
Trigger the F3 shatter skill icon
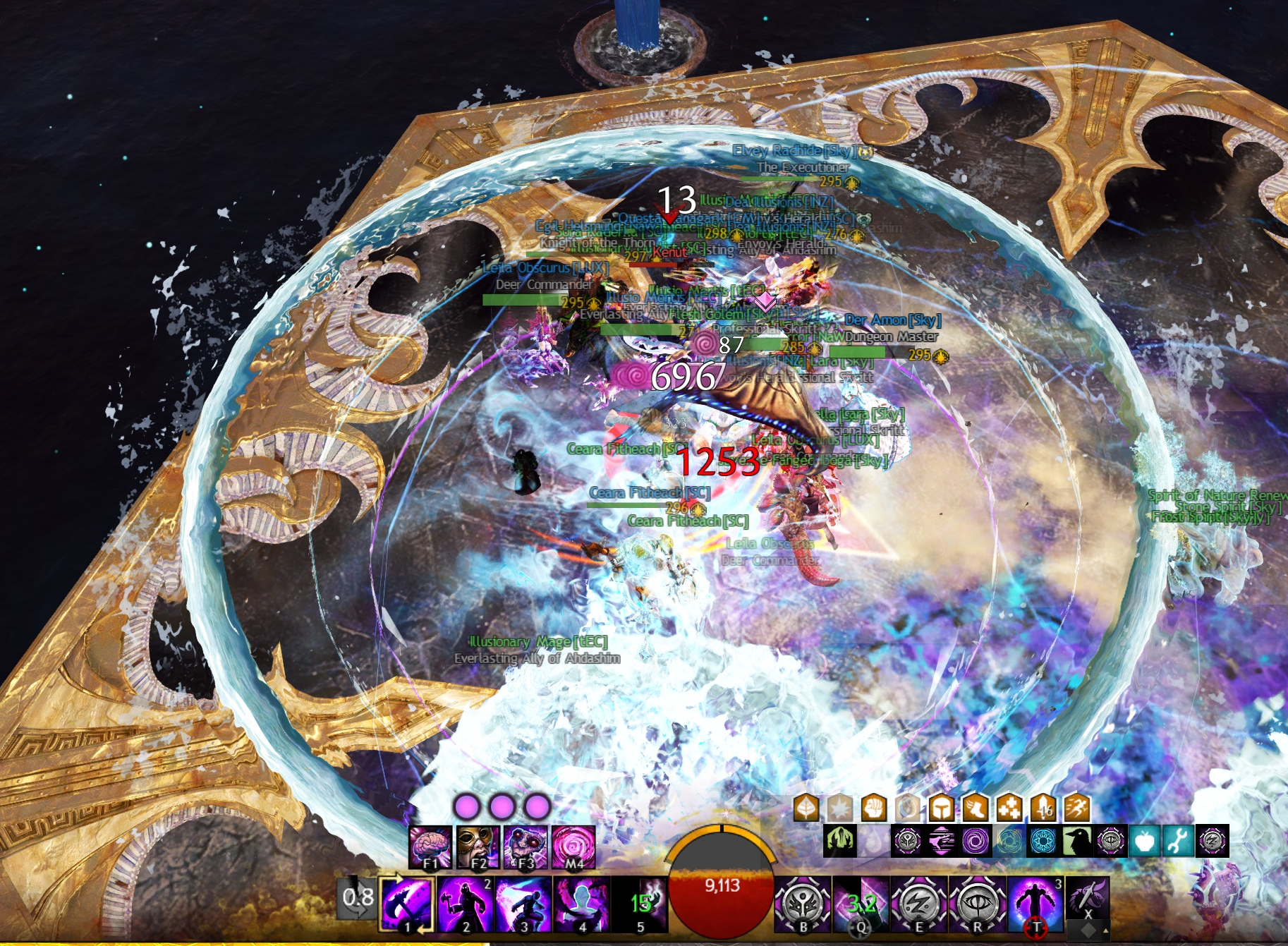click(525, 847)
